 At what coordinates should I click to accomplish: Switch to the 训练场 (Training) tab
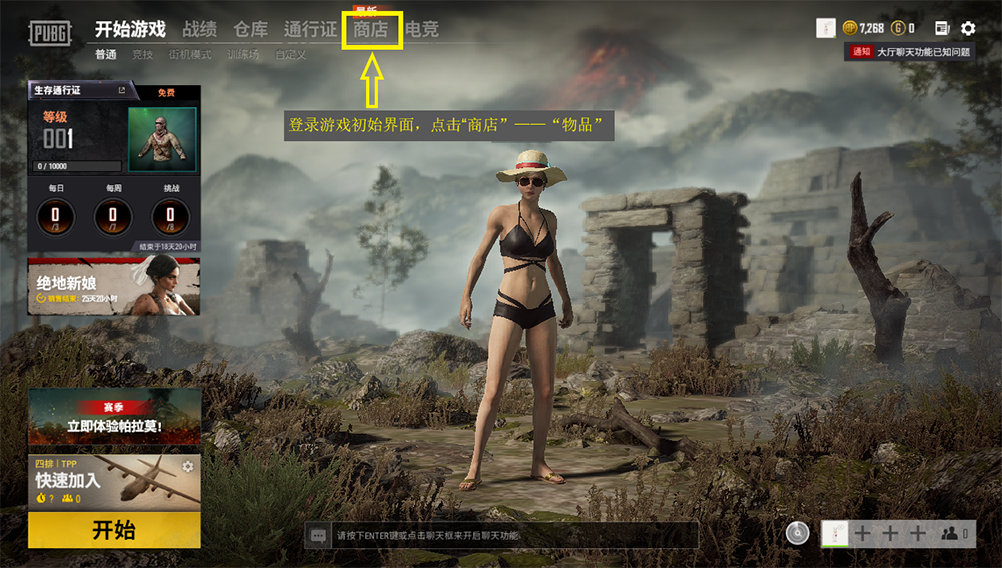244,55
